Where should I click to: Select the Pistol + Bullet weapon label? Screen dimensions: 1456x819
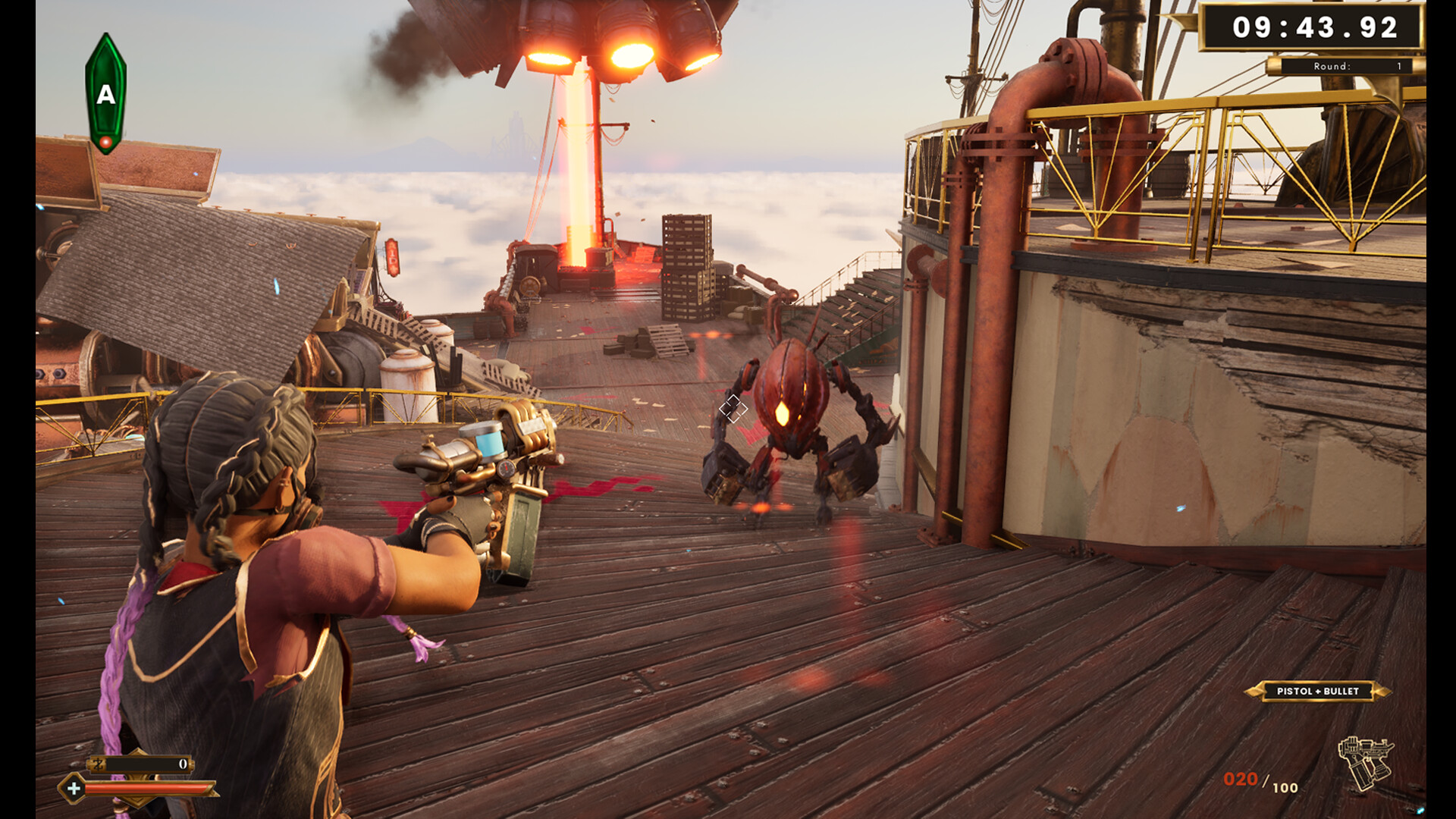click(x=1317, y=691)
